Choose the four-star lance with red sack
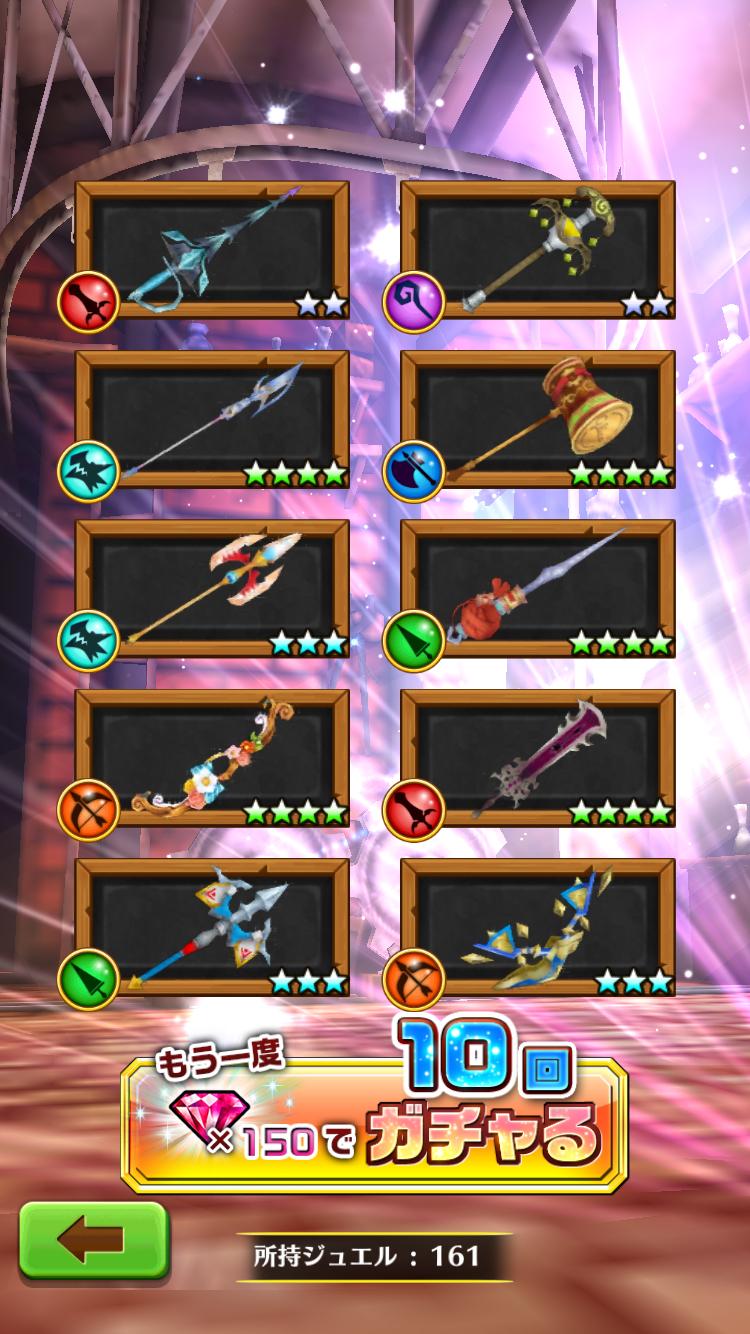The height and width of the screenshot is (1334, 750). click(x=538, y=588)
